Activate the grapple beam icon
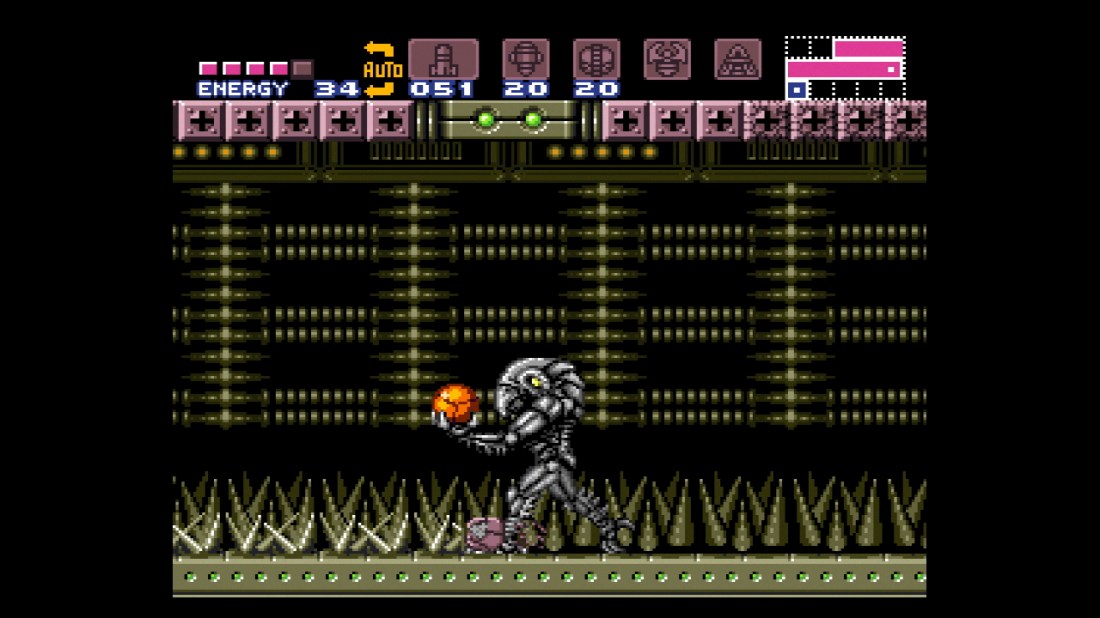 point(667,59)
